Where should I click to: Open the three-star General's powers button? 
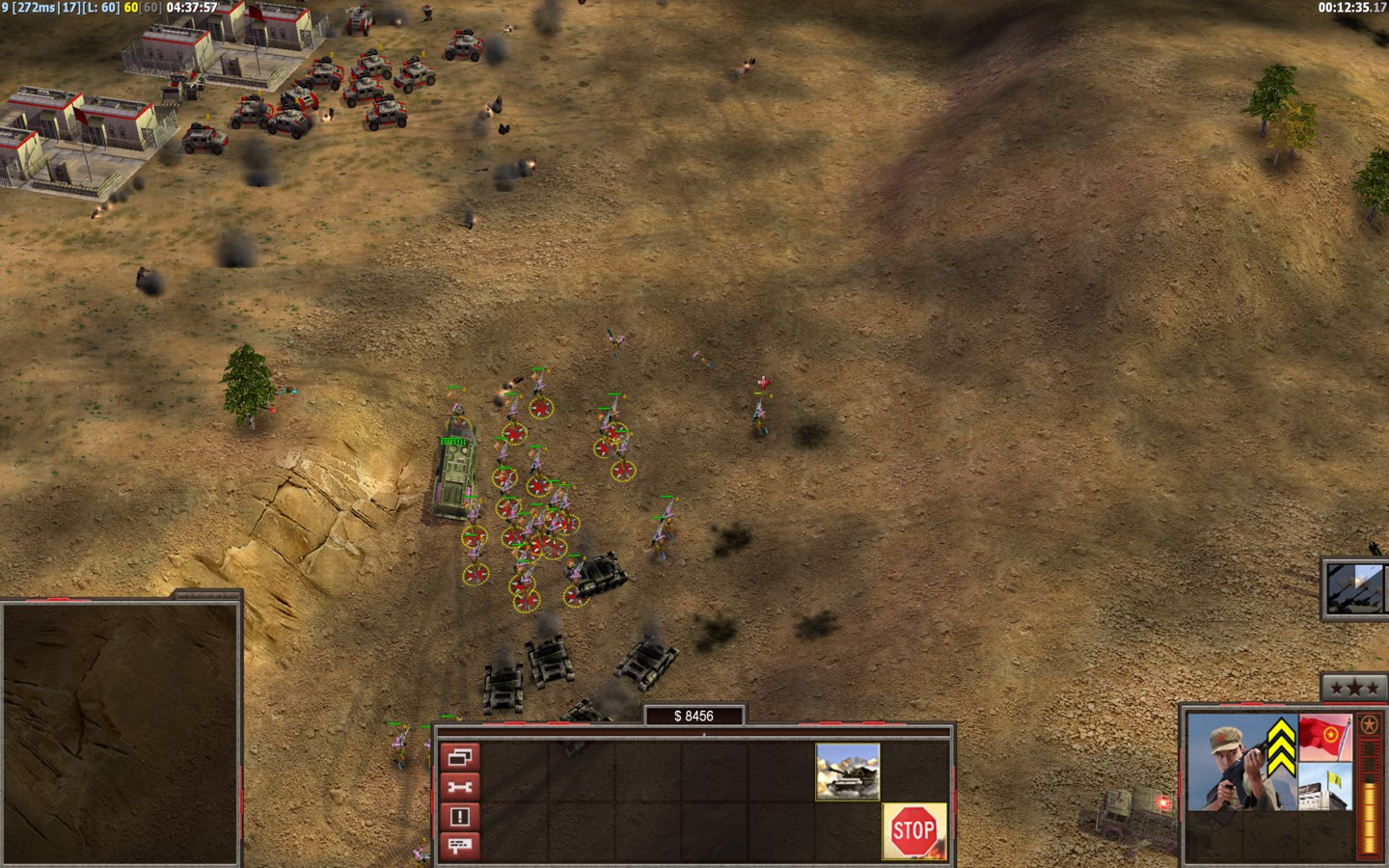[x=1354, y=688]
